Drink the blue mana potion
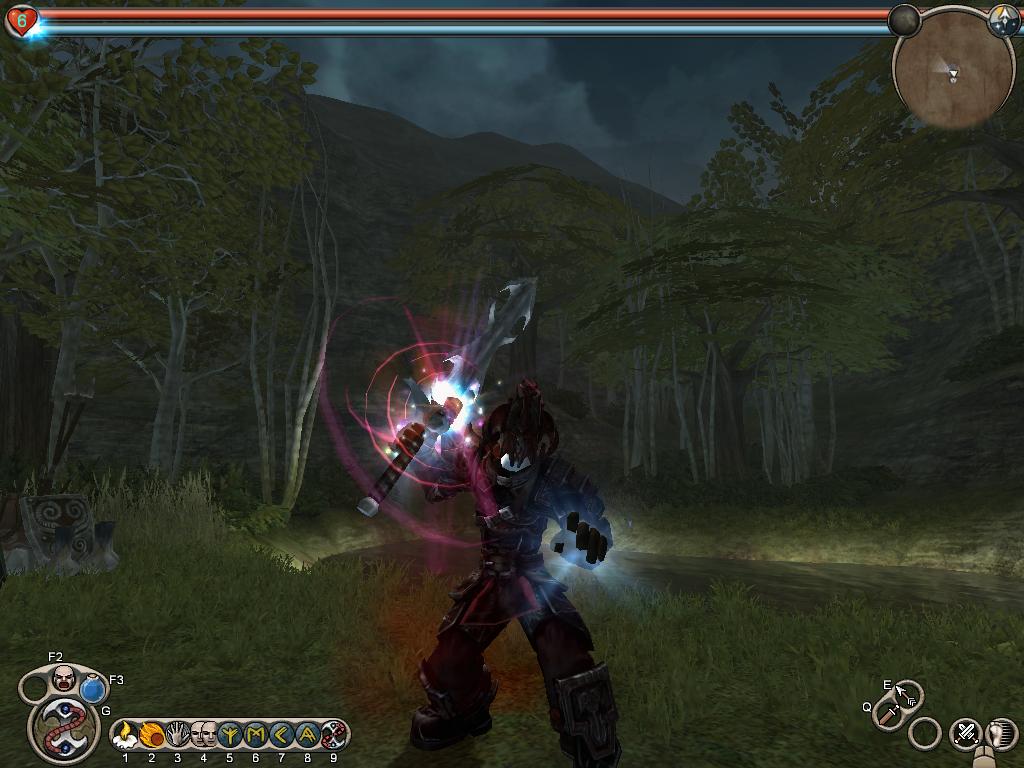The width and height of the screenshot is (1024, 768). 93,689
